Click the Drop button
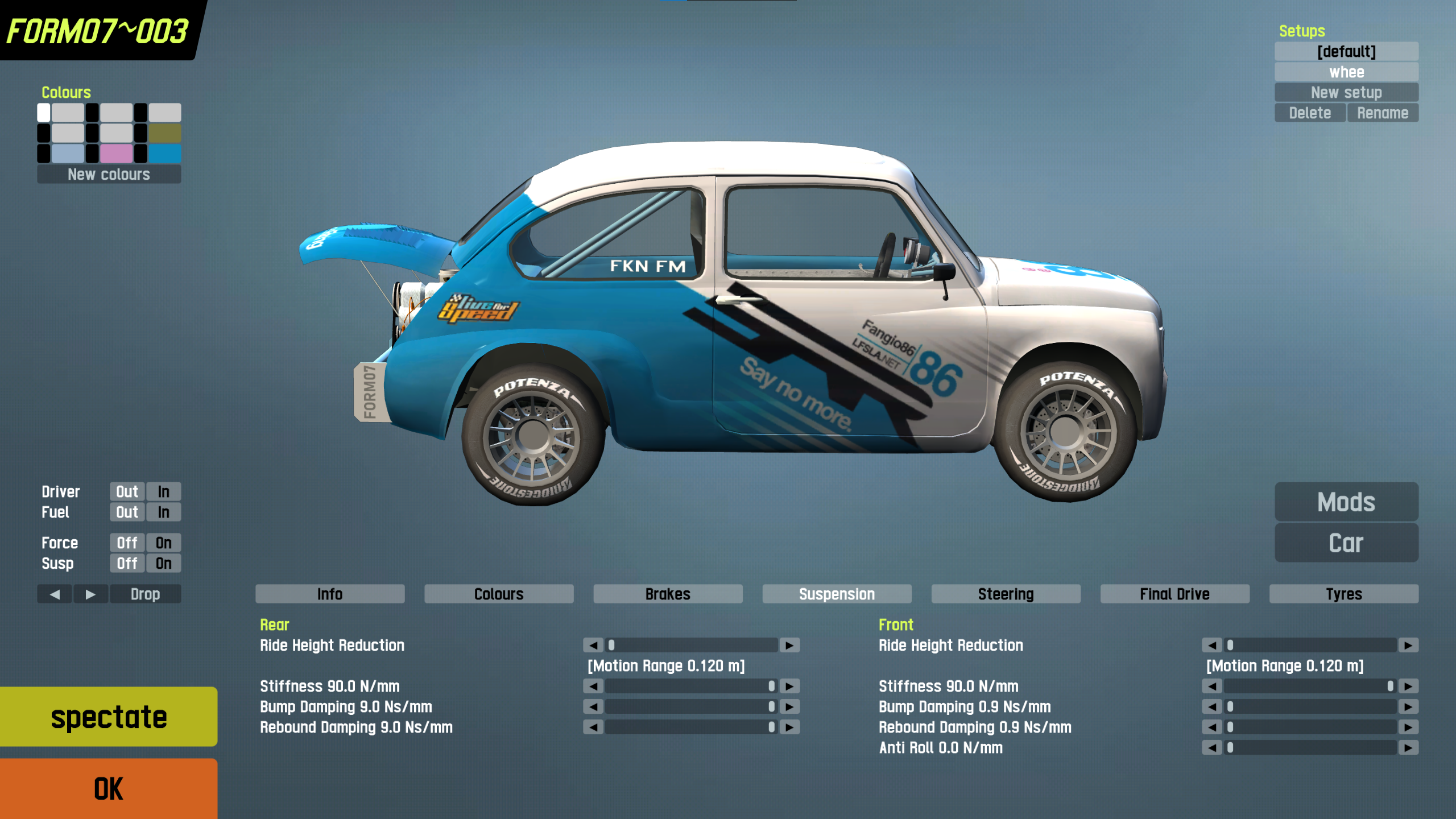This screenshot has width=1456, height=819. coord(145,594)
